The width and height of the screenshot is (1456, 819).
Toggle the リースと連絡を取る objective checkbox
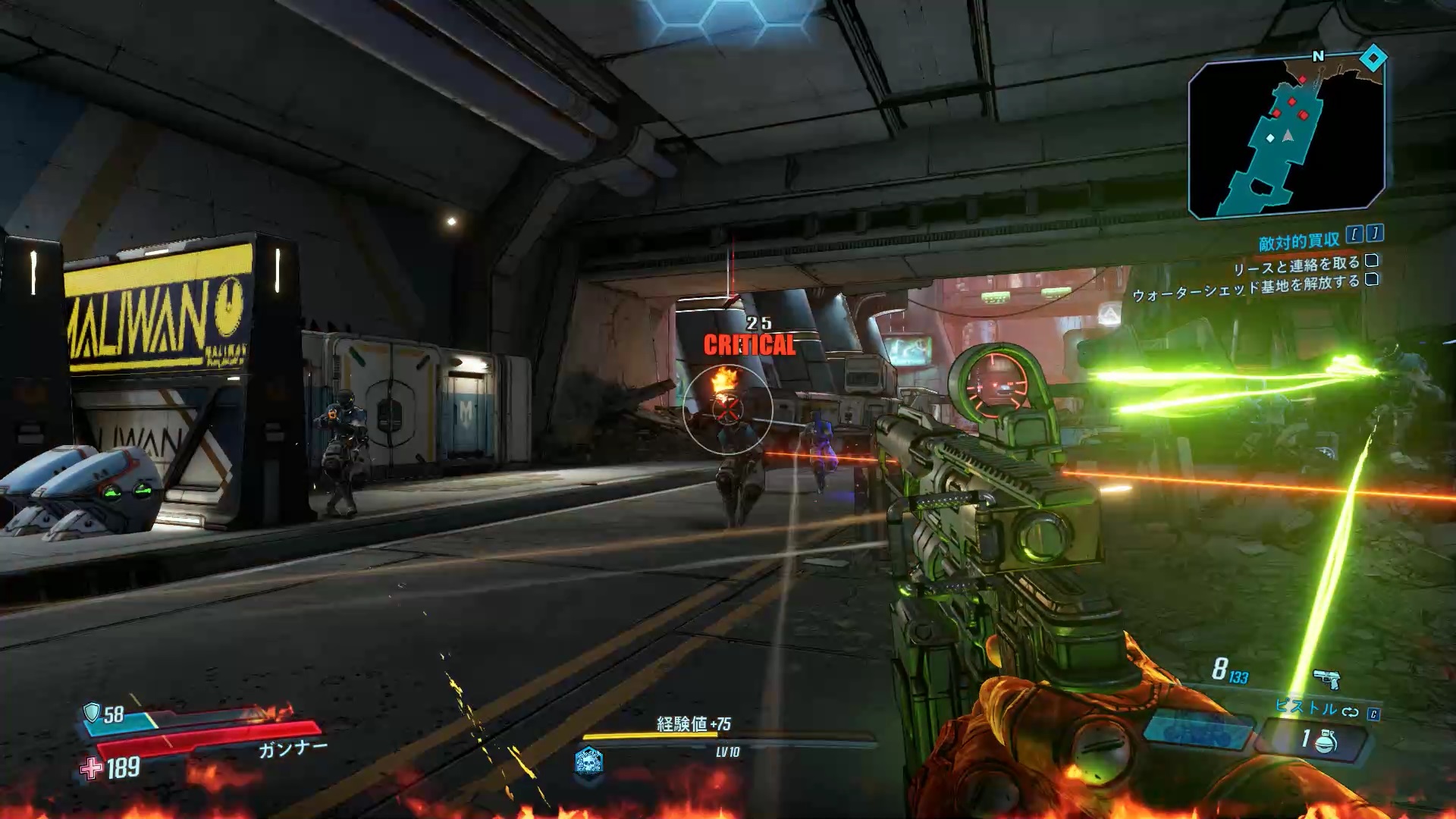pyautogui.click(x=1371, y=261)
